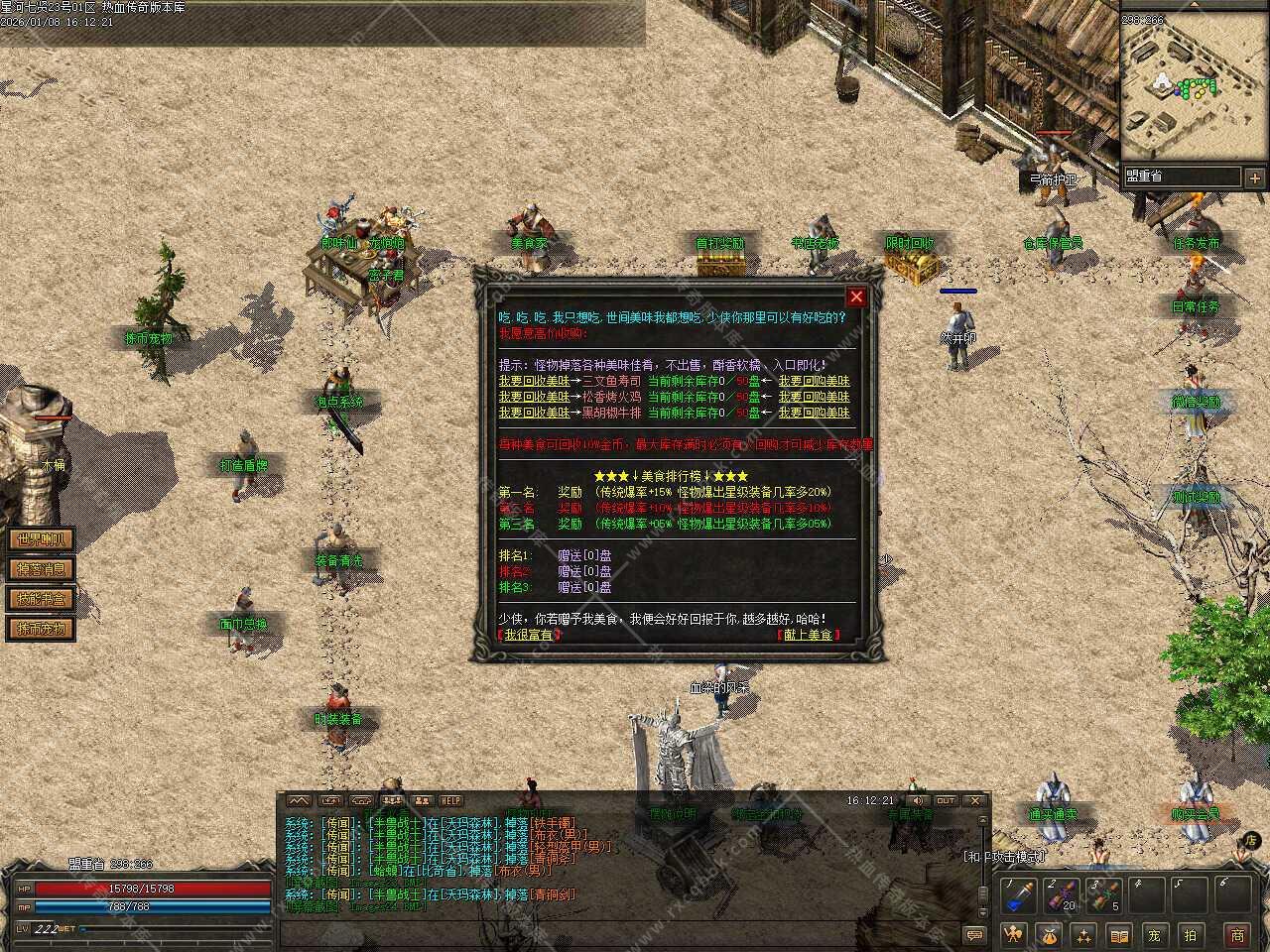Use the green scroll bundle in slot 3
Screen dimensions: 1270x952
click(x=1105, y=895)
